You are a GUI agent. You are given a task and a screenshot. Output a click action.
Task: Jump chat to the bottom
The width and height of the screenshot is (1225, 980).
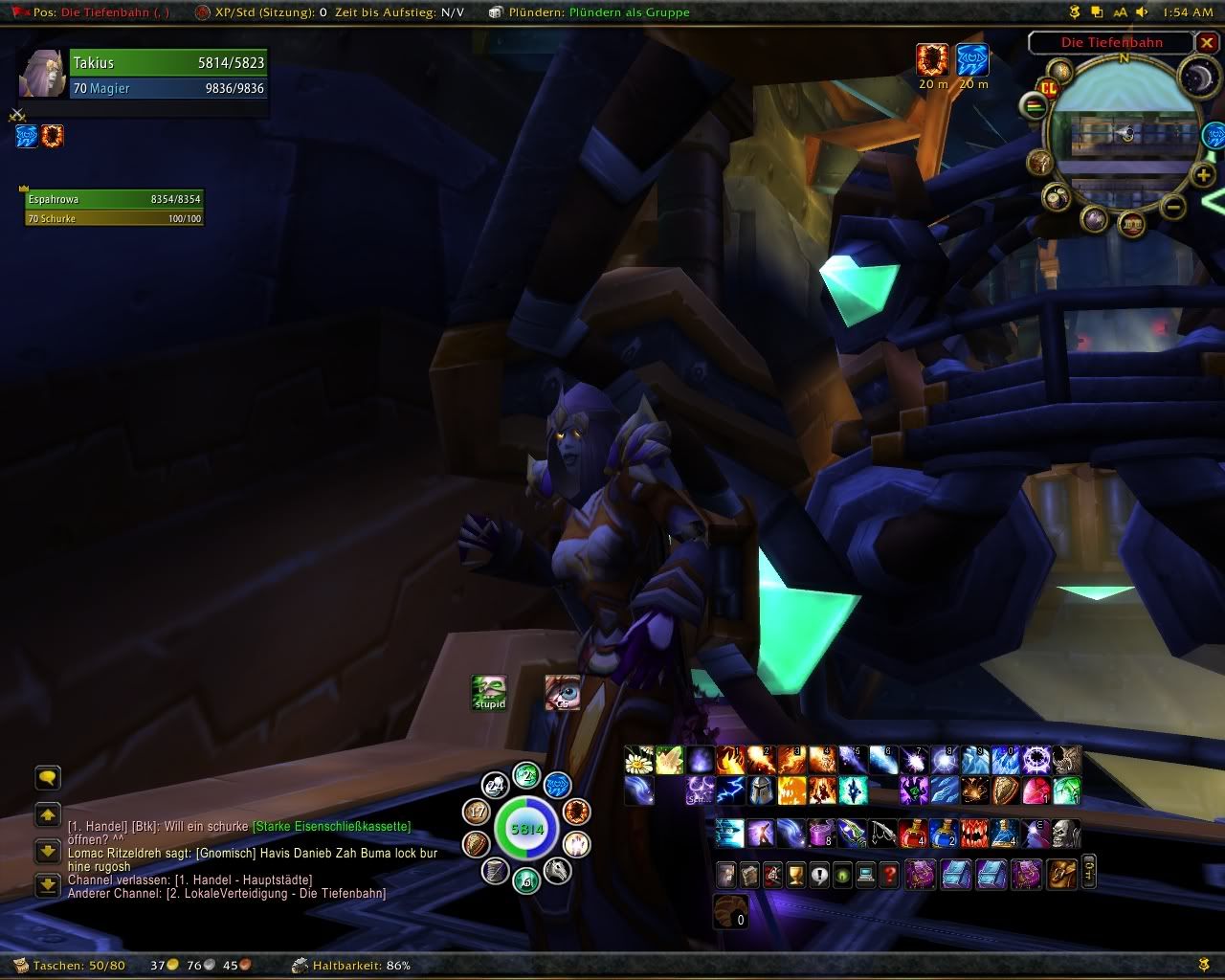point(47,885)
